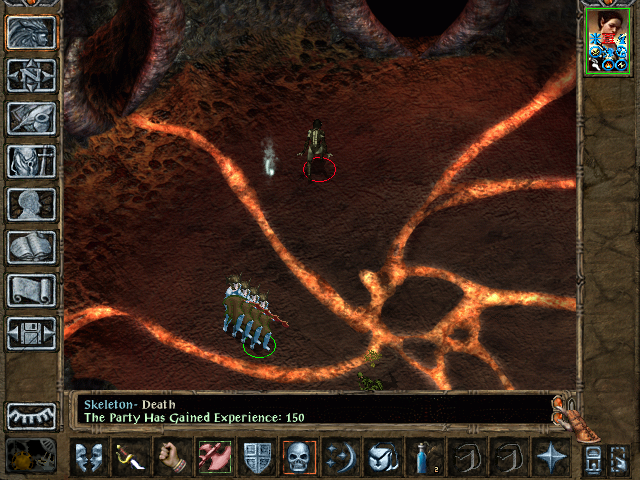Open the area map screen

[32, 75]
